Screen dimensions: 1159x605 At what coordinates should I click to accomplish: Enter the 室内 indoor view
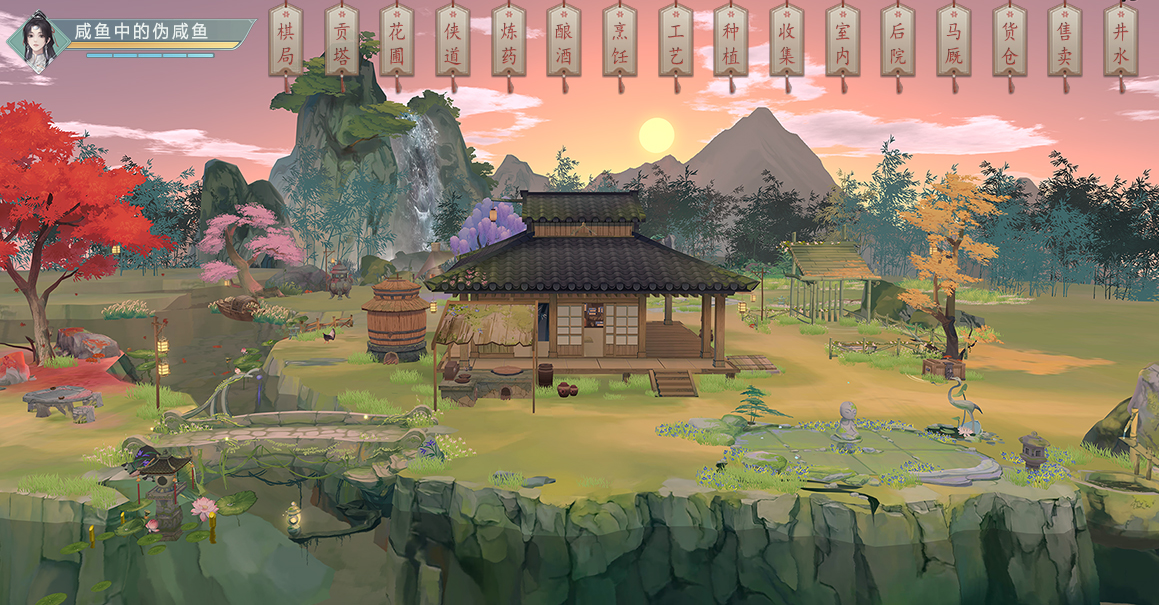(x=842, y=43)
